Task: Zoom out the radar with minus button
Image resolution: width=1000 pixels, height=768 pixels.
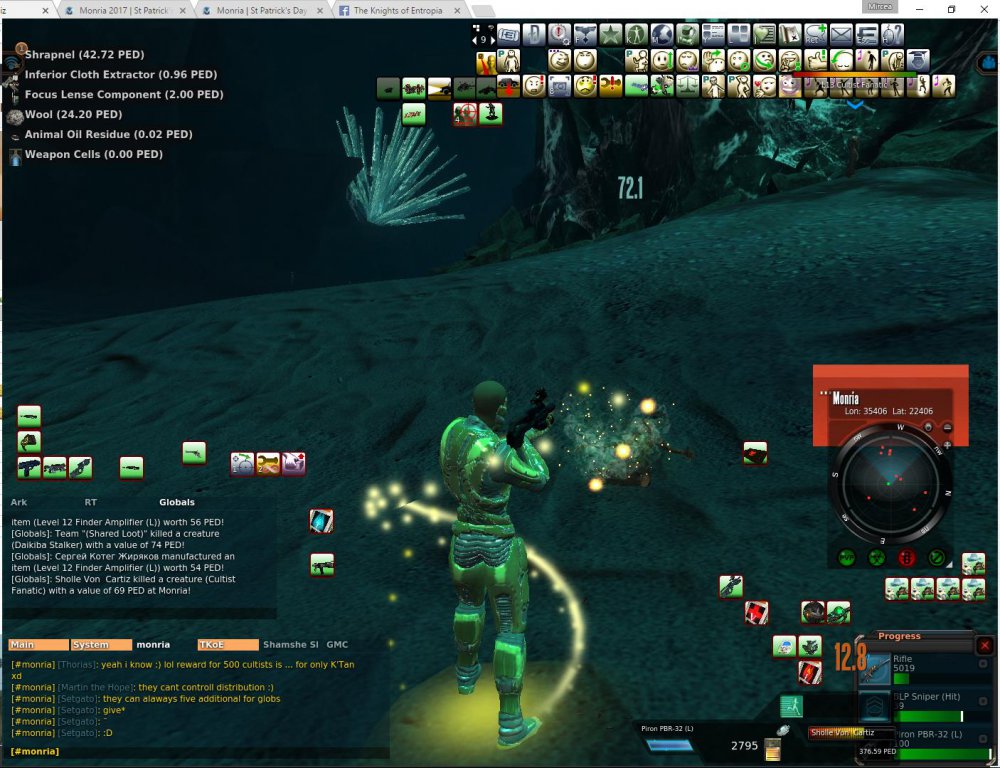Action: [947, 428]
